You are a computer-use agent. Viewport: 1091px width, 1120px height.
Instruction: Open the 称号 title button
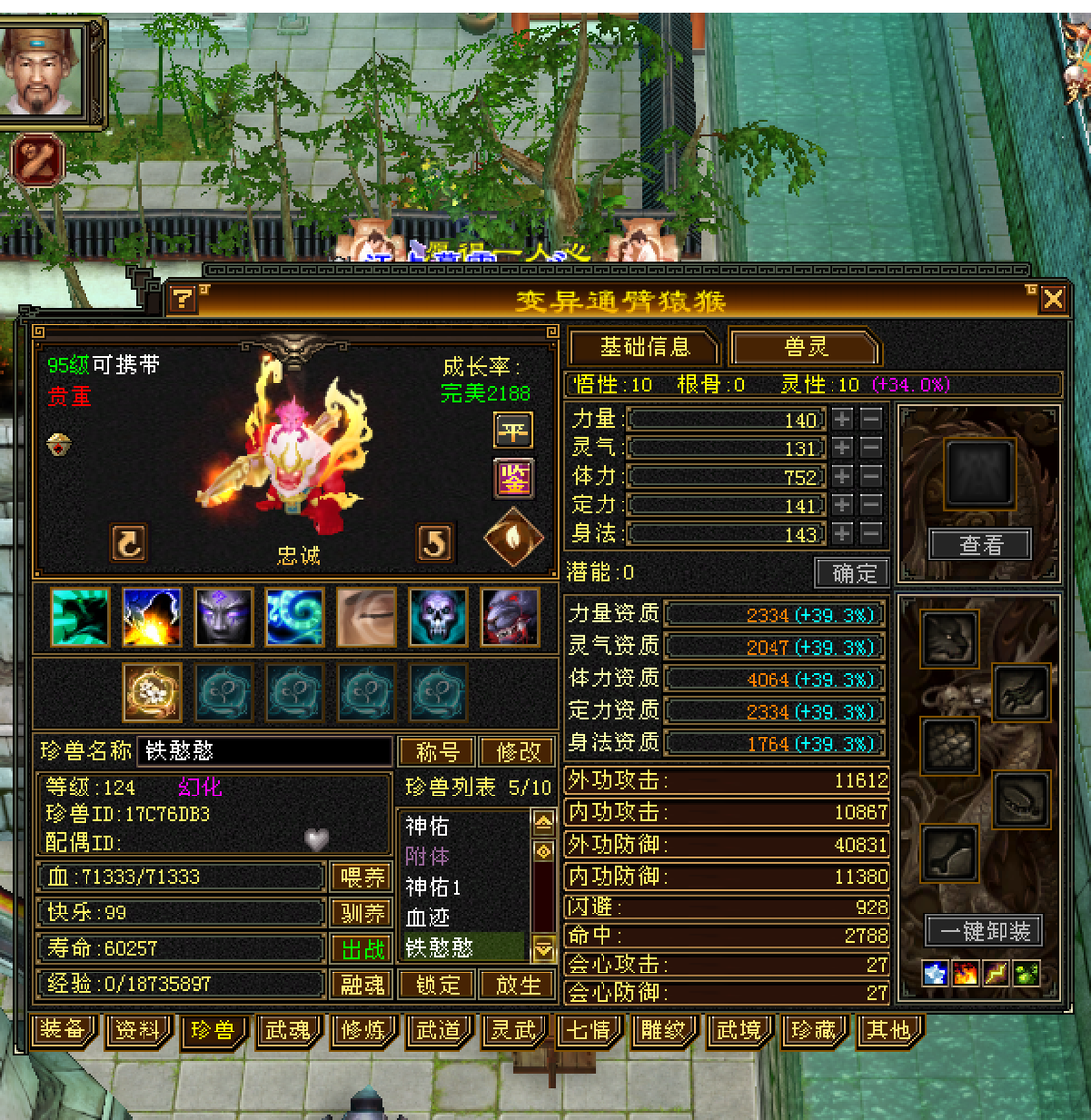[x=437, y=752]
